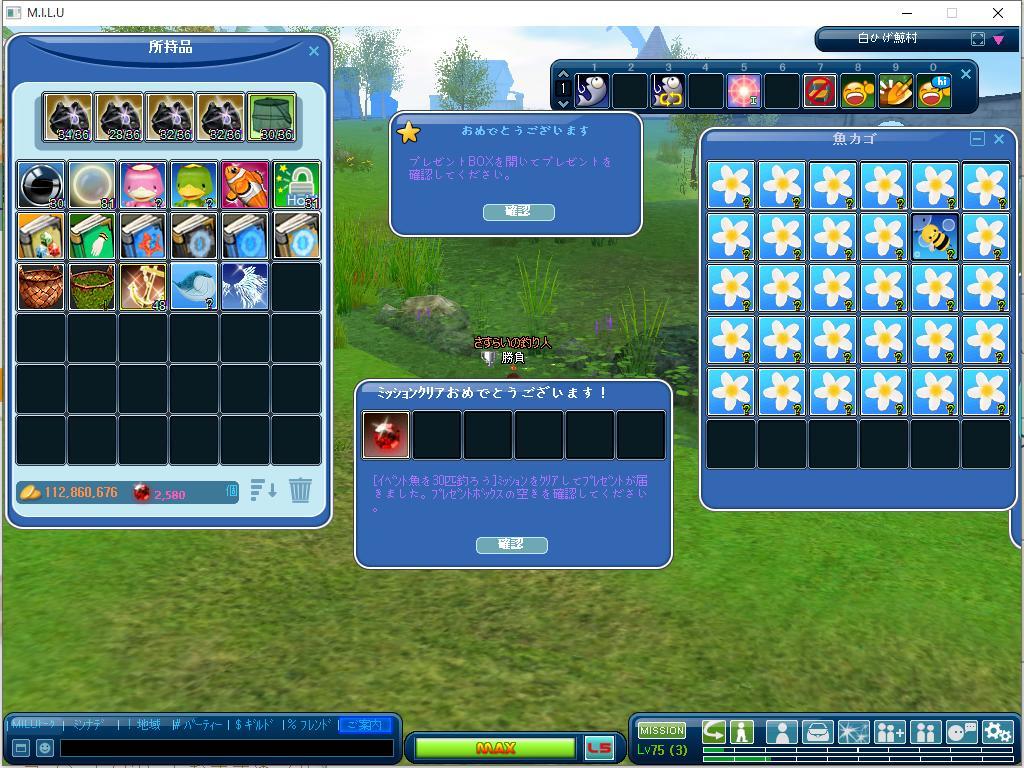The width and height of the screenshot is (1024, 768).
Task: Use the fishing cast skill in hotbar slot 1
Action: (593, 92)
